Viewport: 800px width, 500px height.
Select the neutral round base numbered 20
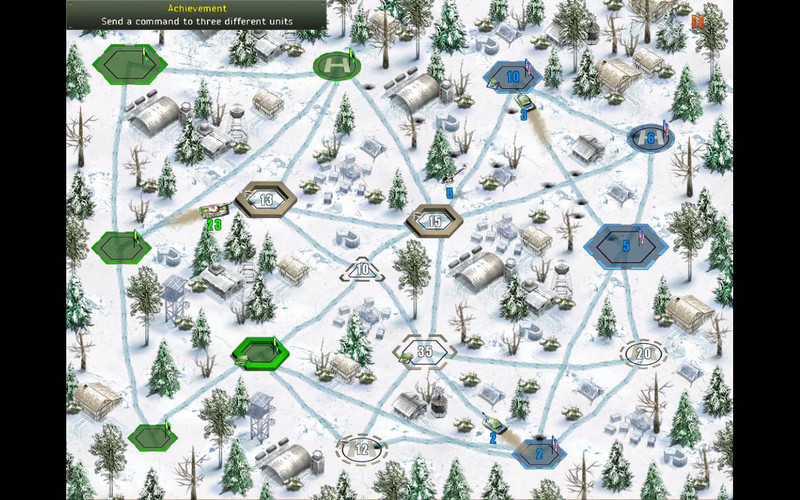[x=644, y=352]
